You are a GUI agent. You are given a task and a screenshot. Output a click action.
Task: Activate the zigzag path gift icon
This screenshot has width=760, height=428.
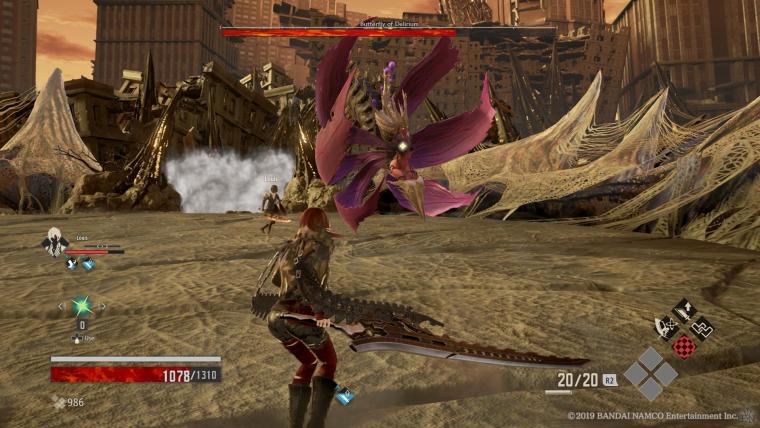(702, 327)
